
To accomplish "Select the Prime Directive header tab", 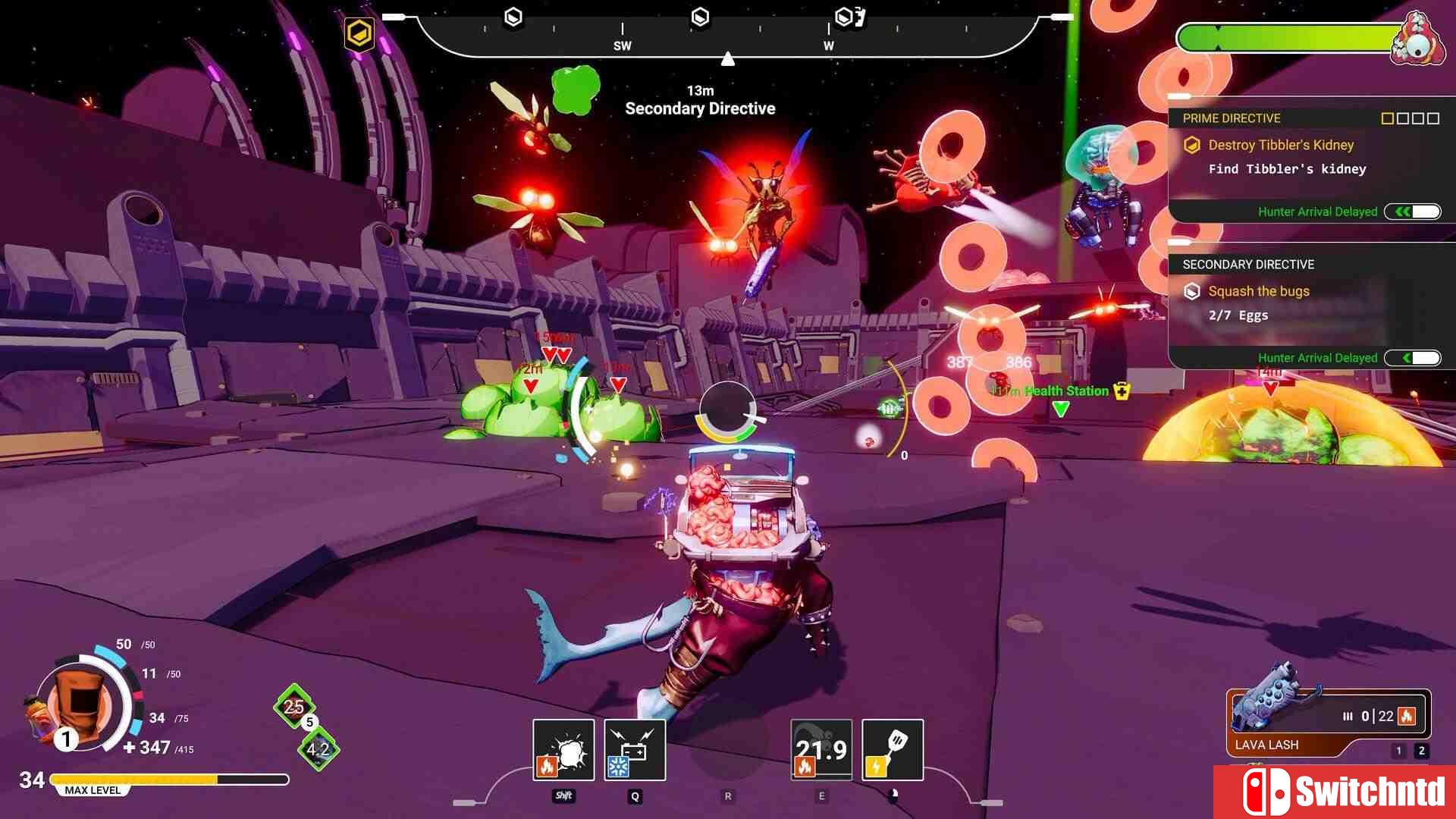I will (1231, 118).
